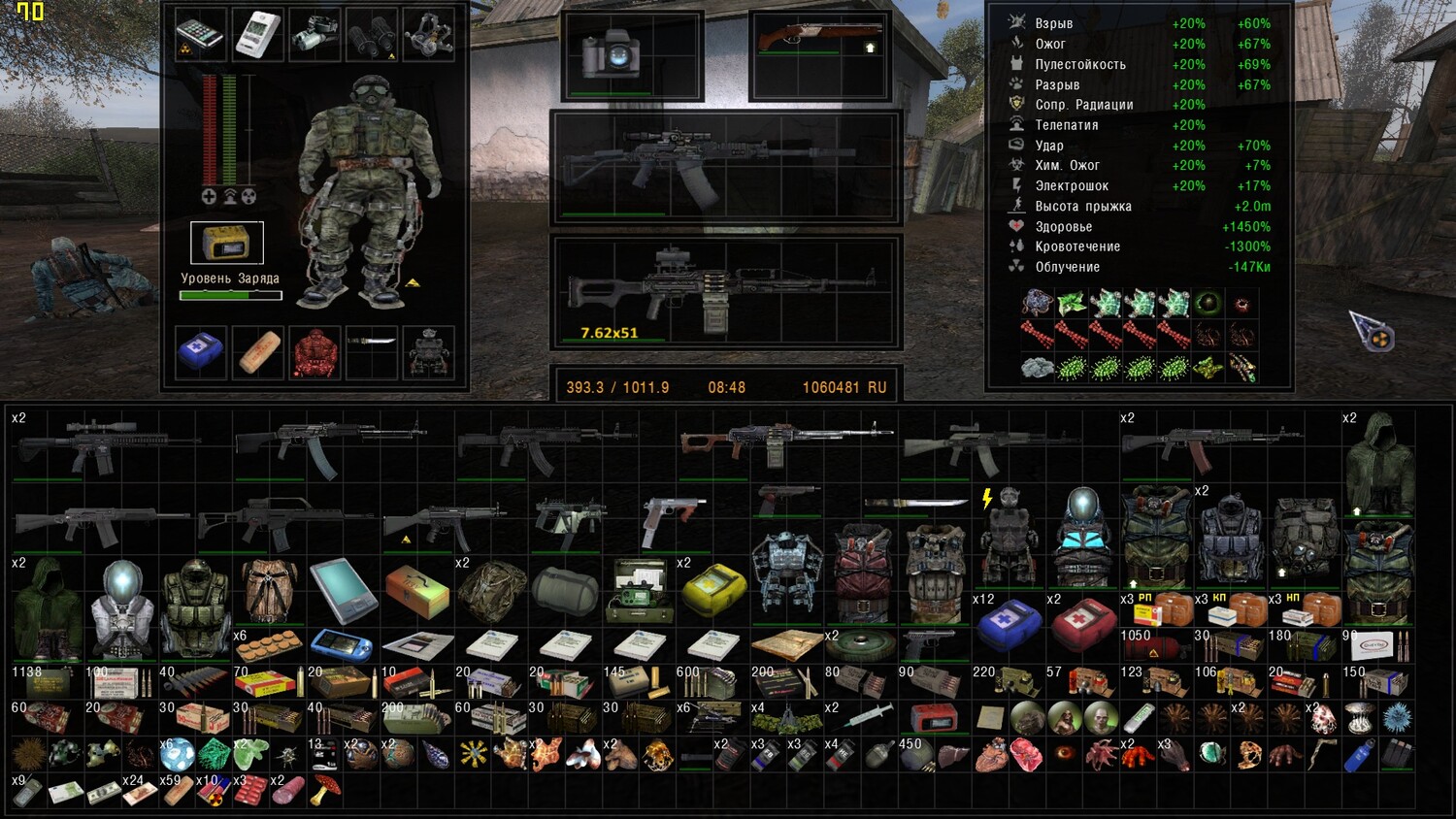Pick the blue handheld game console item
1456x819 pixels.
point(343,644)
